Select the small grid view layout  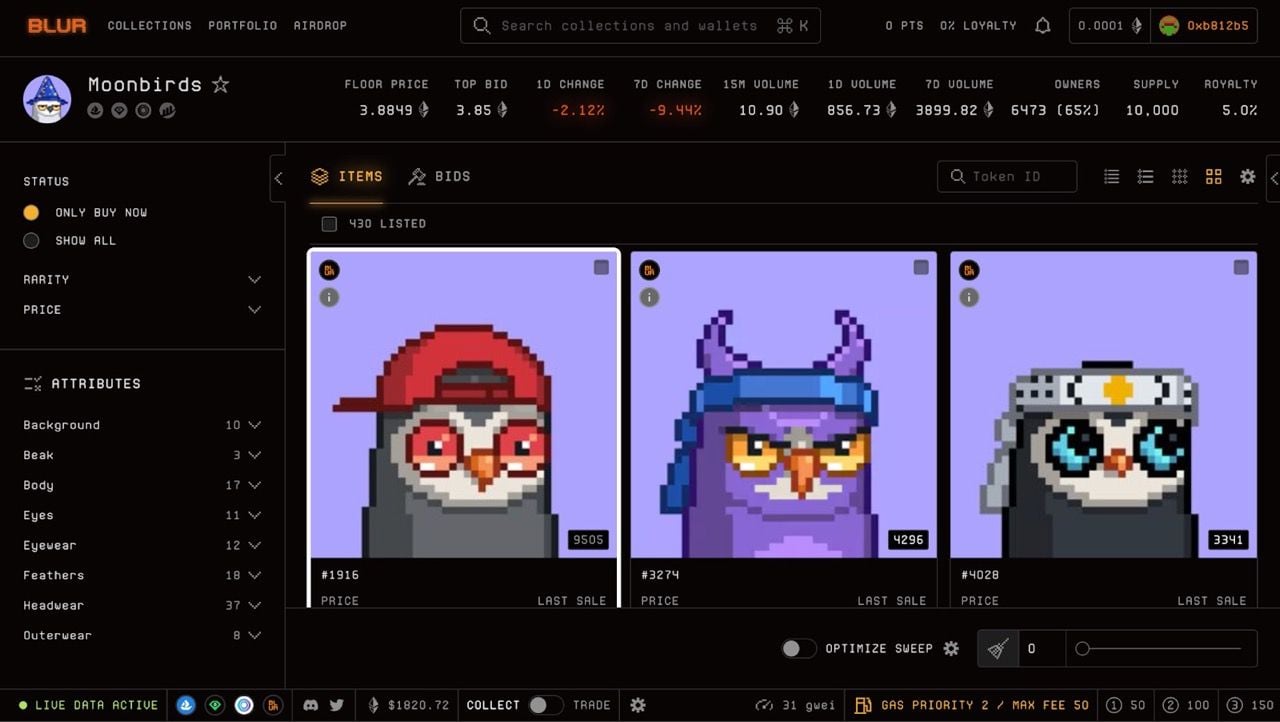[x=1180, y=176]
